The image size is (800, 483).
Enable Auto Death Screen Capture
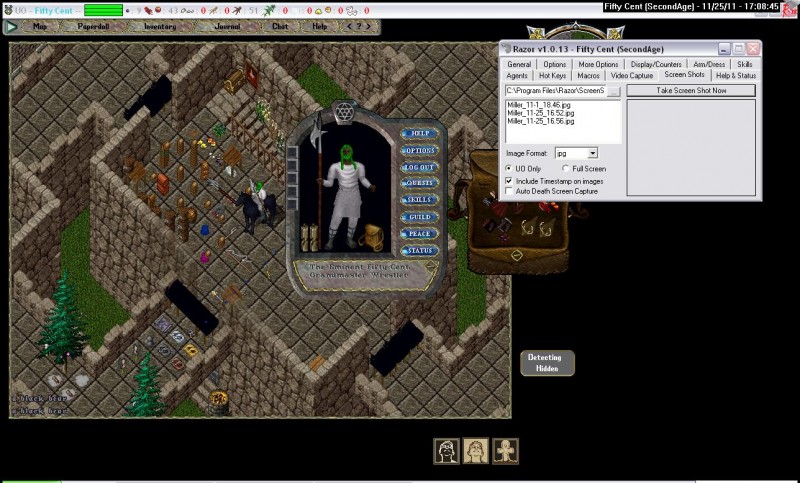point(510,190)
